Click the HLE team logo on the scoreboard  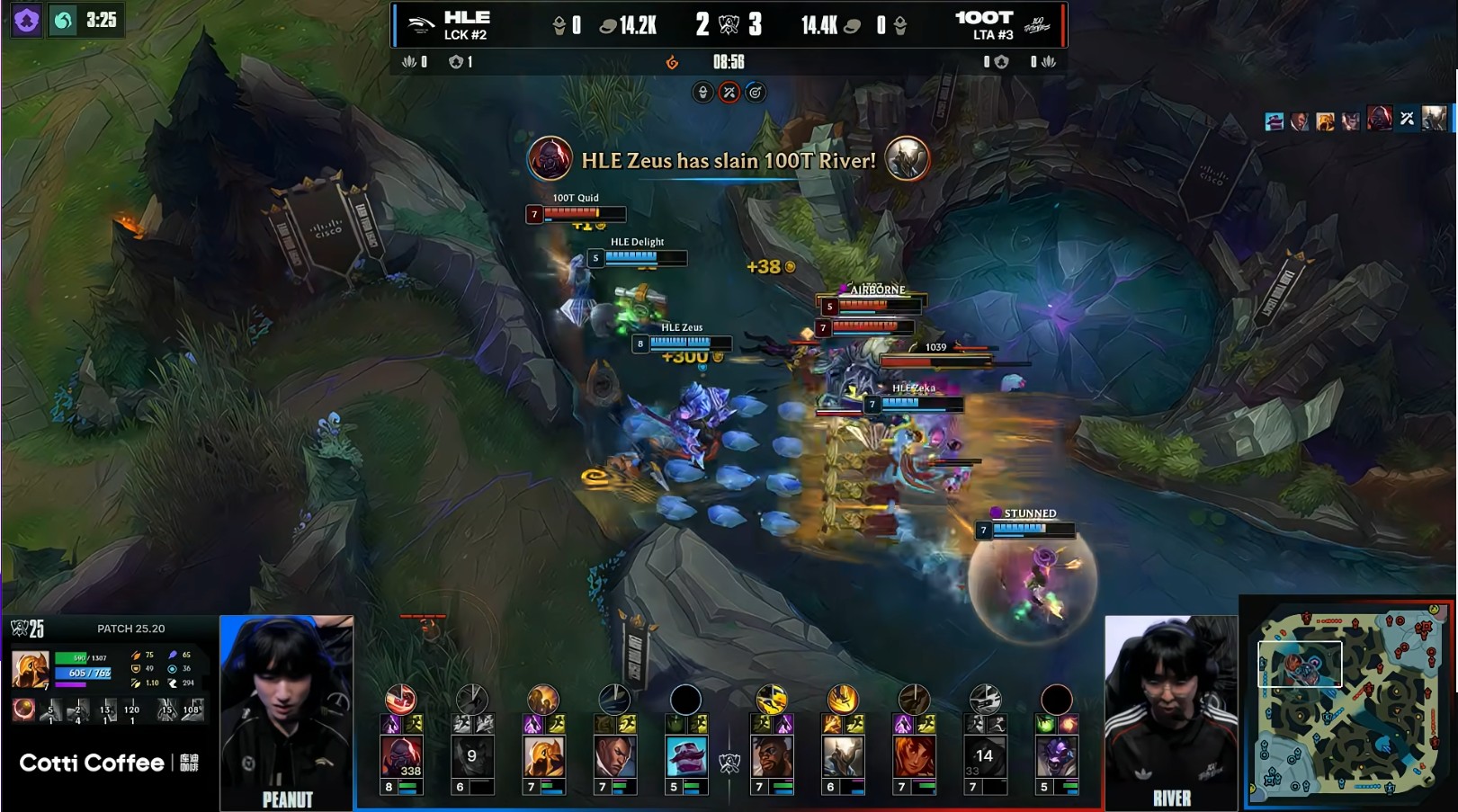pos(419,25)
